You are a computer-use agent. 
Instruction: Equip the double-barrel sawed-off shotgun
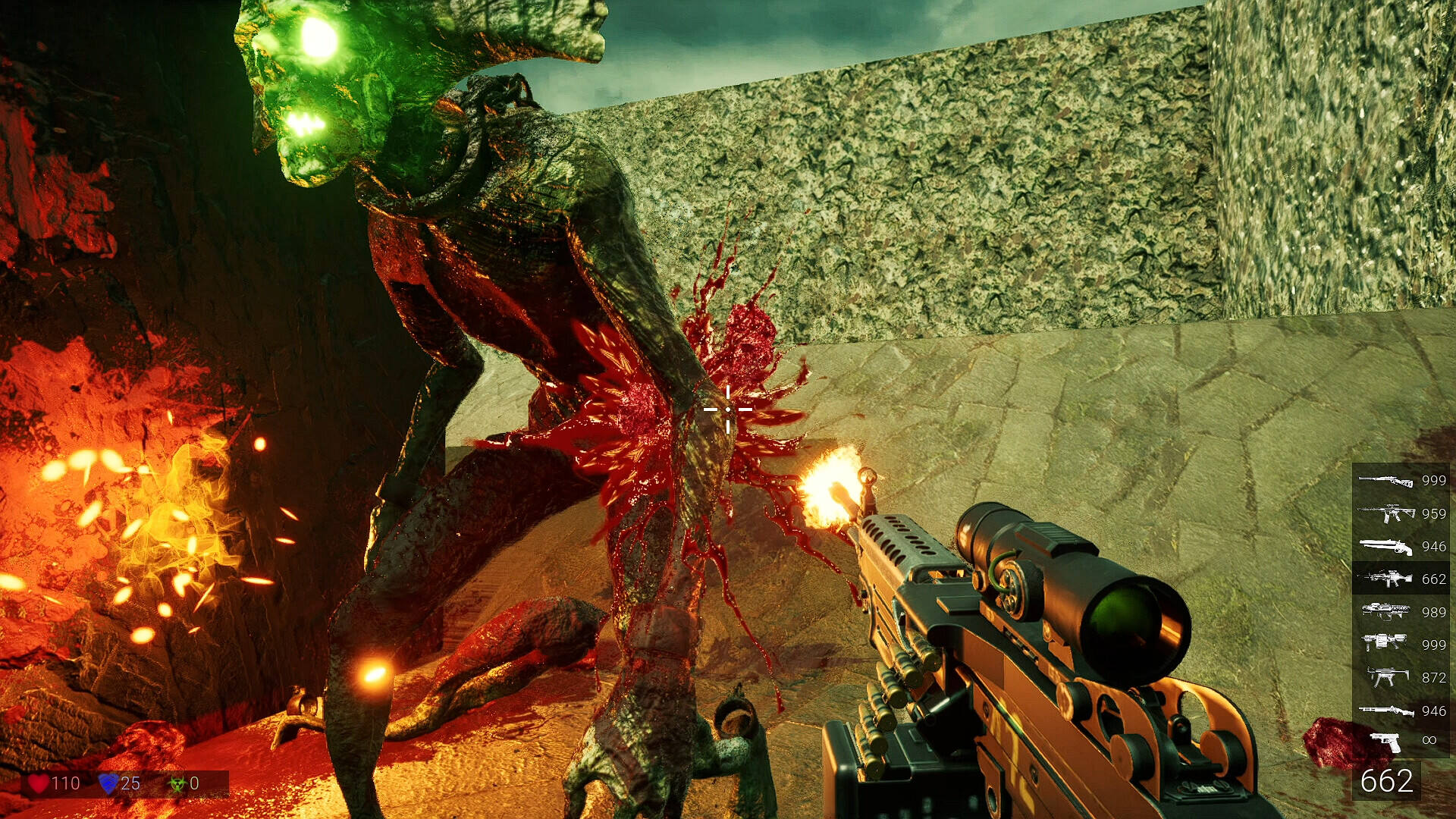tap(1385, 546)
